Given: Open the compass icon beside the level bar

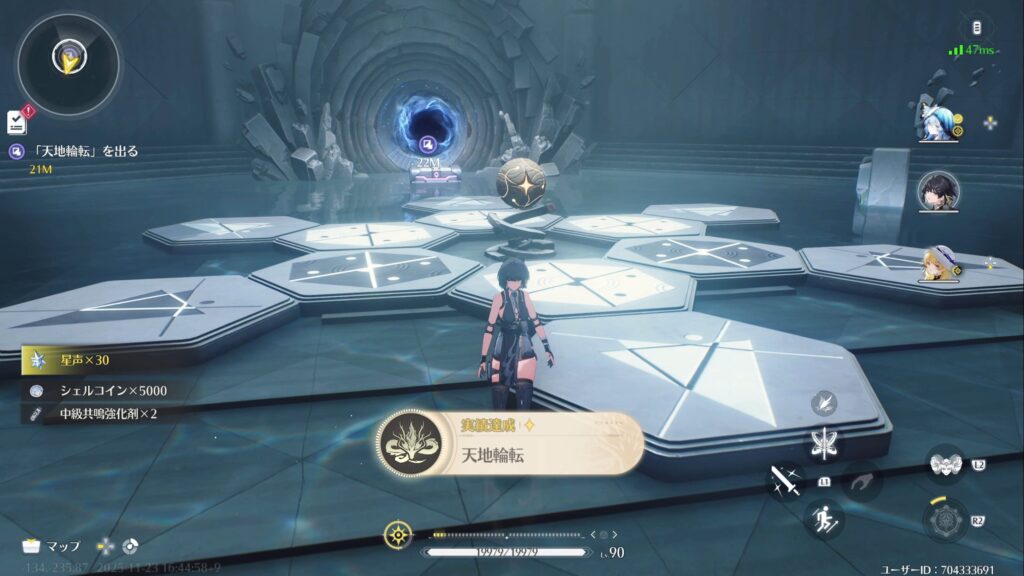Looking at the screenshot, I should click(x=398, y=535).
